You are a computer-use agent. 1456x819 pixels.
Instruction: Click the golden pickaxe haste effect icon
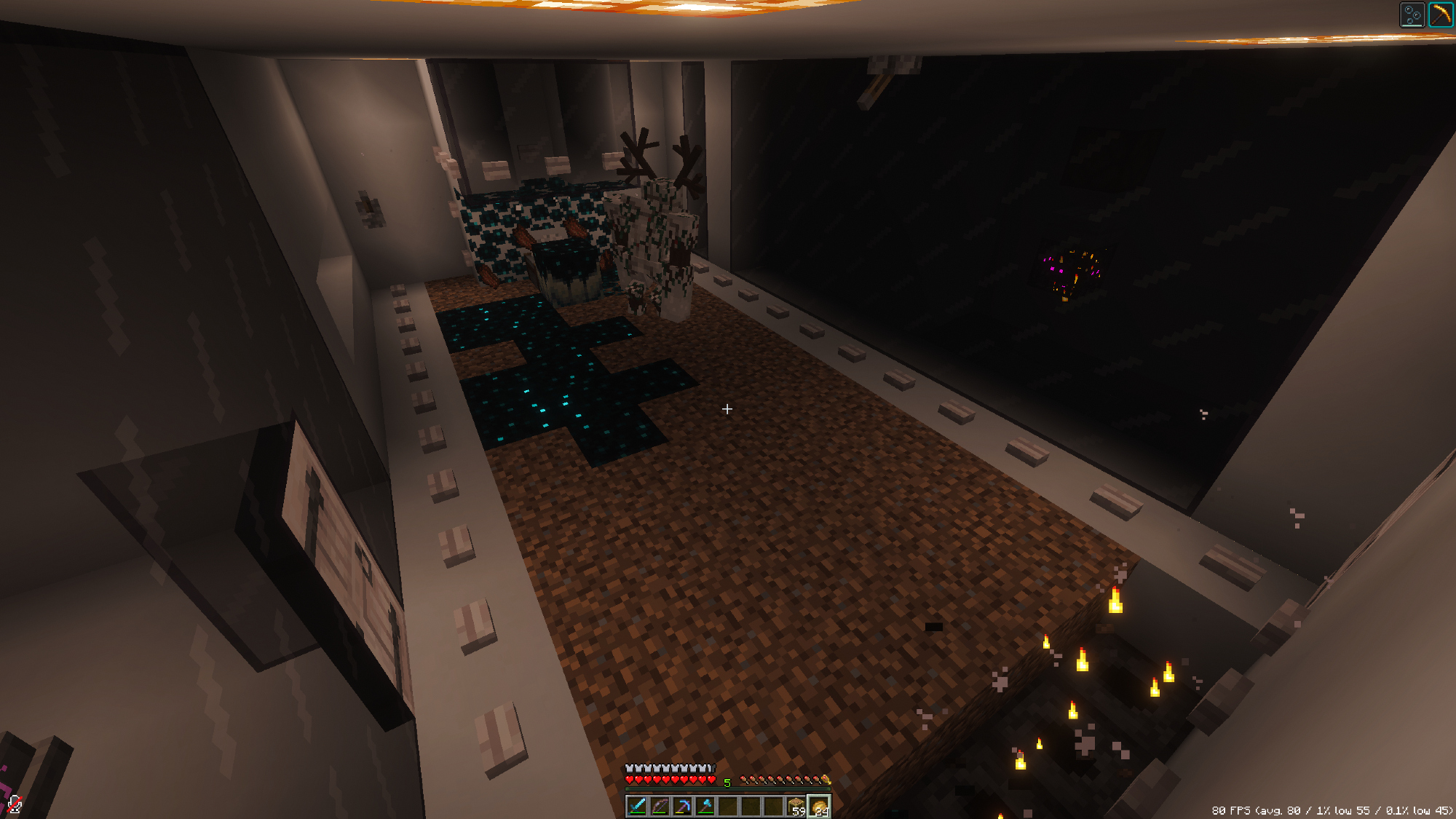[x=1441, y=15]
